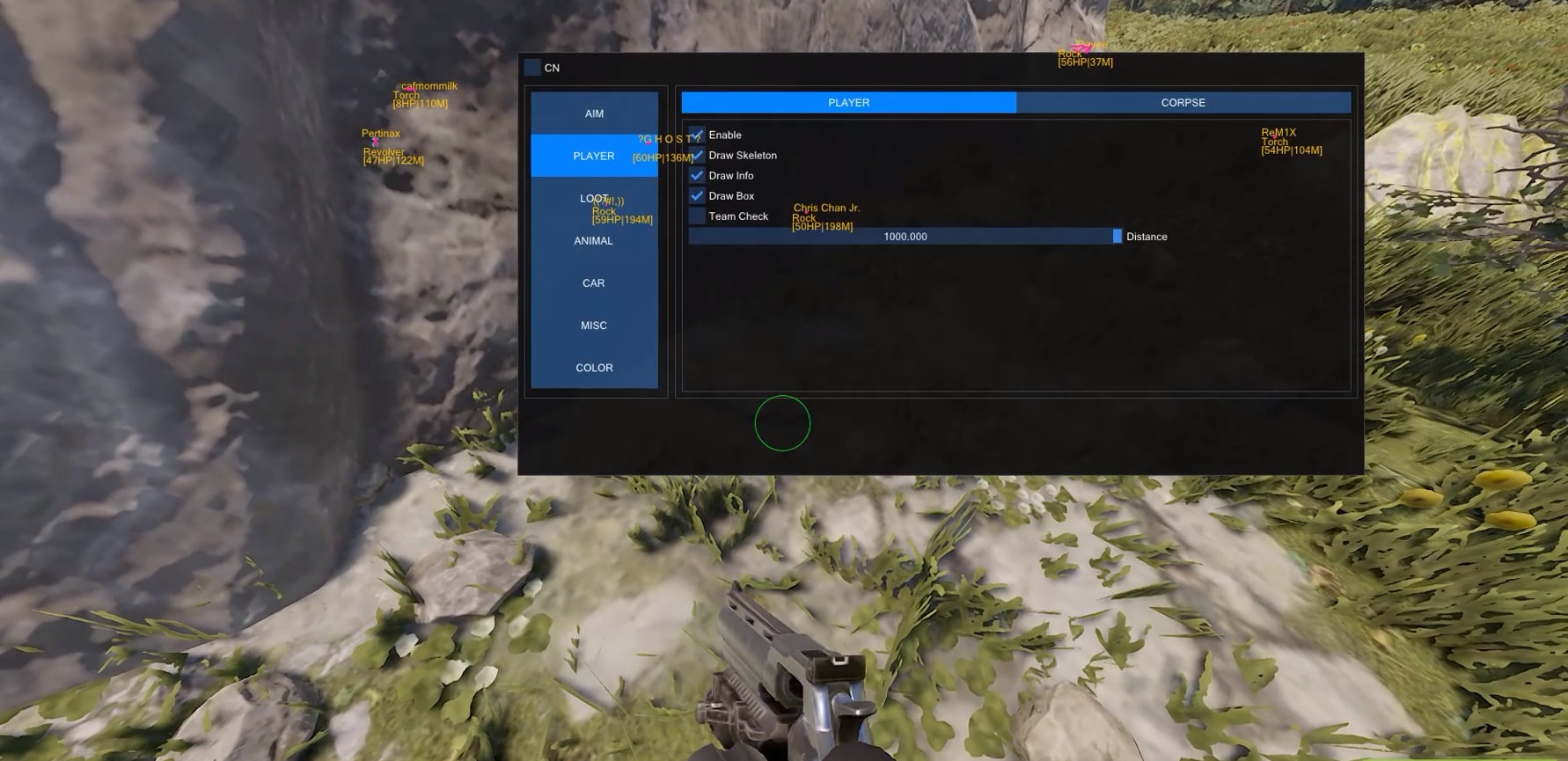Click the Distance label beside the slider

pyautogui.click(x=1147, y=236)
